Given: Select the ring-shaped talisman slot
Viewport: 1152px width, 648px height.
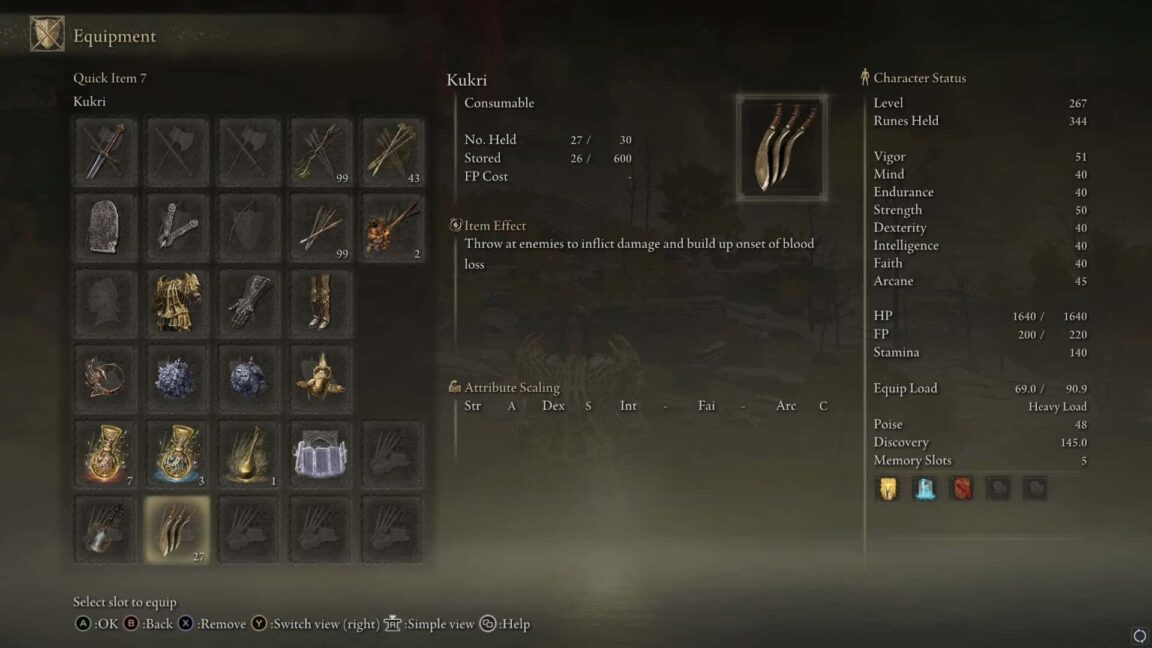Looking at the screenshot, I should click(x=105, y=379).
